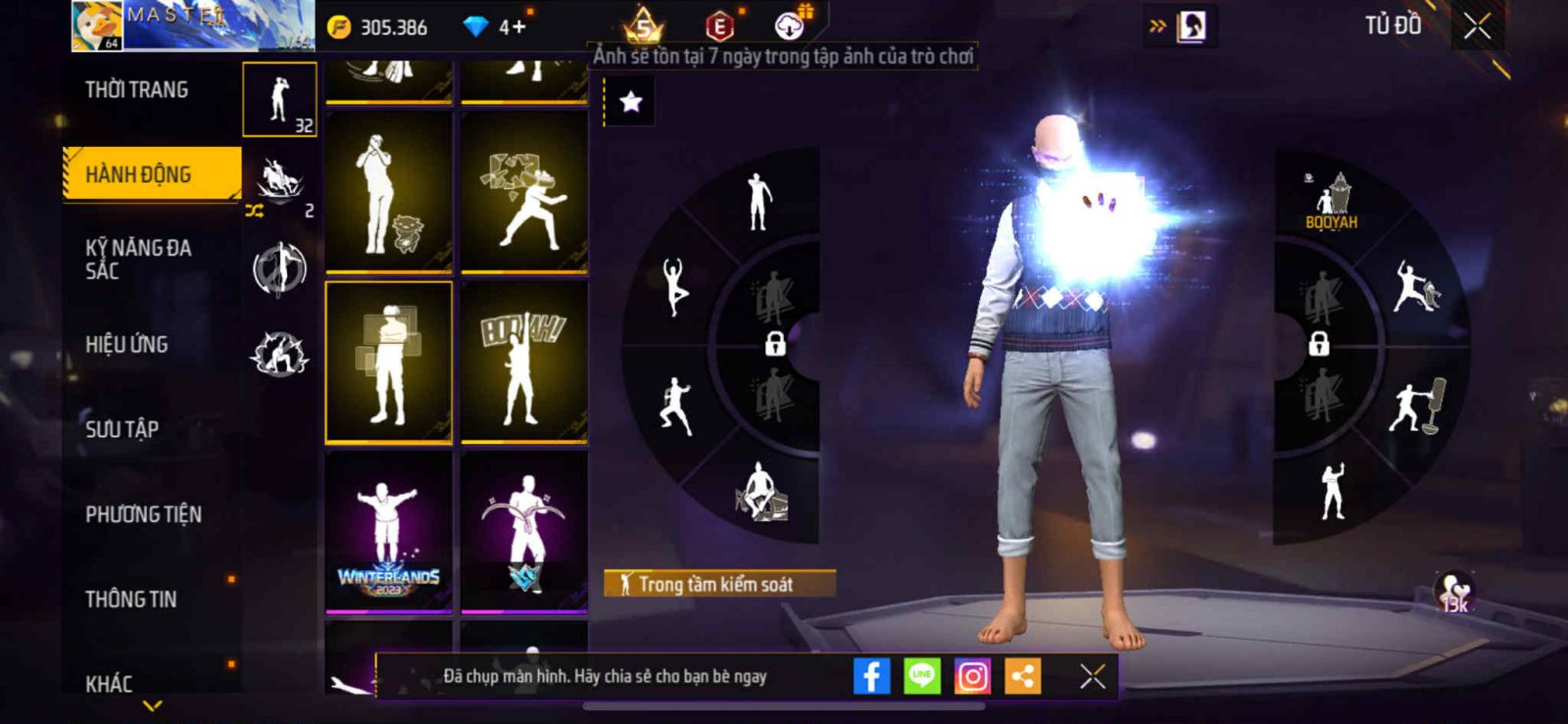The width and height of the screenshot is (1568, 724).
Task: Select the Booyah emote tile
Action: coord(524,362)
